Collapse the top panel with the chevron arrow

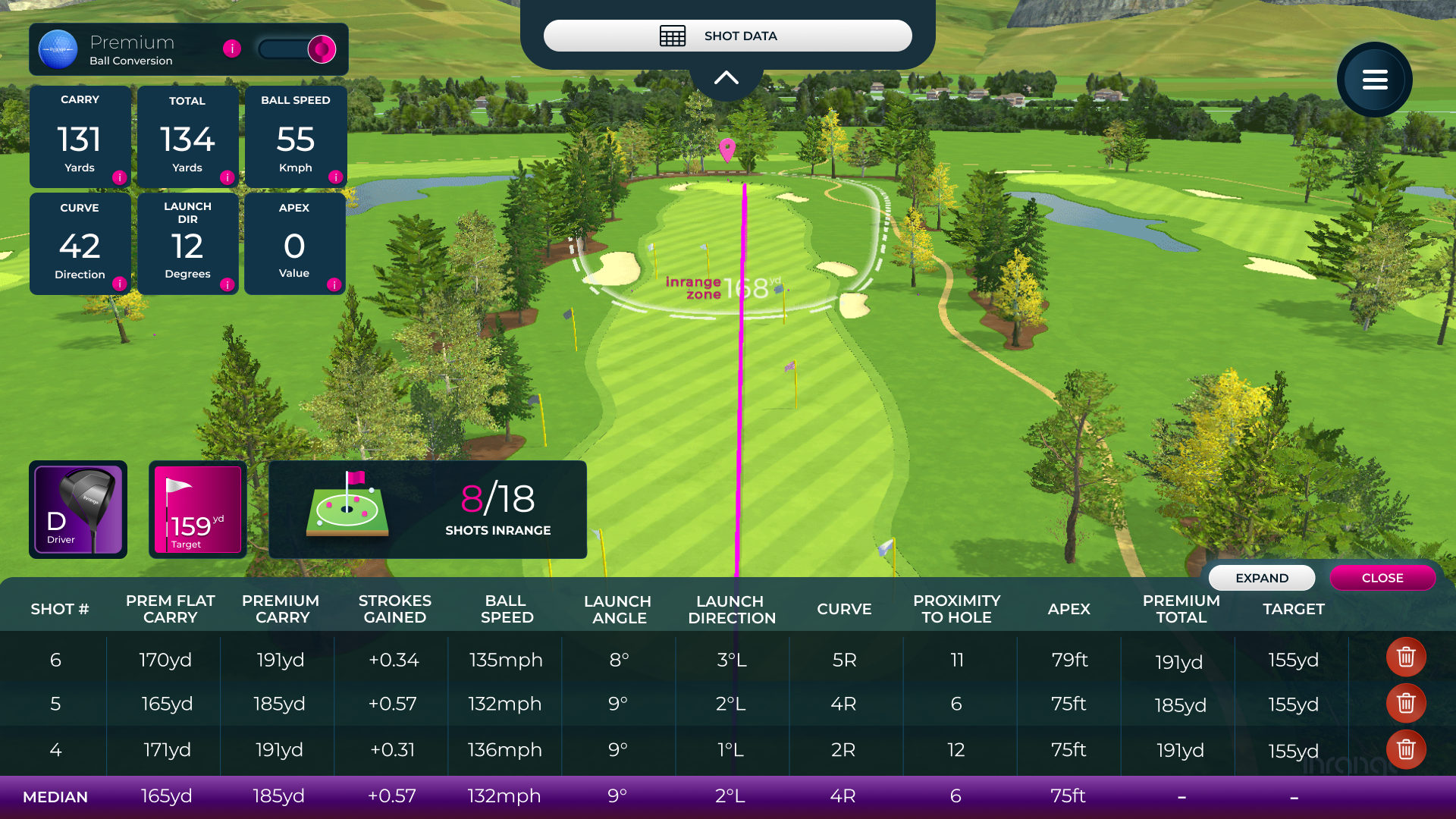(x=726, y=77)
